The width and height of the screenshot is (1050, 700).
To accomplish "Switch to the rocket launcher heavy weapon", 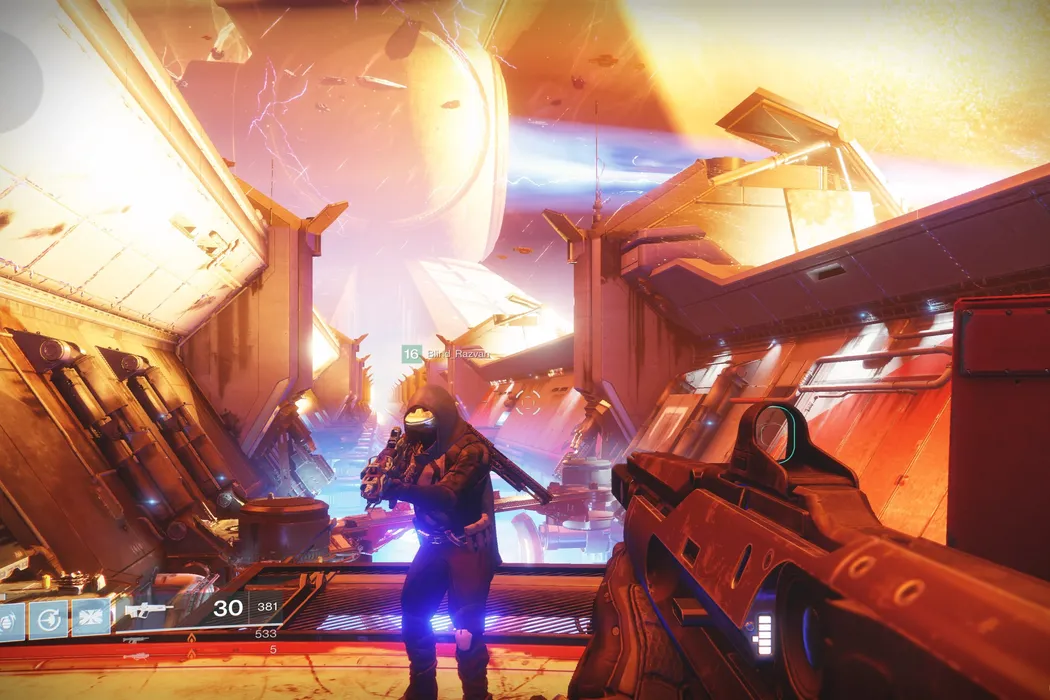I will tap(137, 656).
